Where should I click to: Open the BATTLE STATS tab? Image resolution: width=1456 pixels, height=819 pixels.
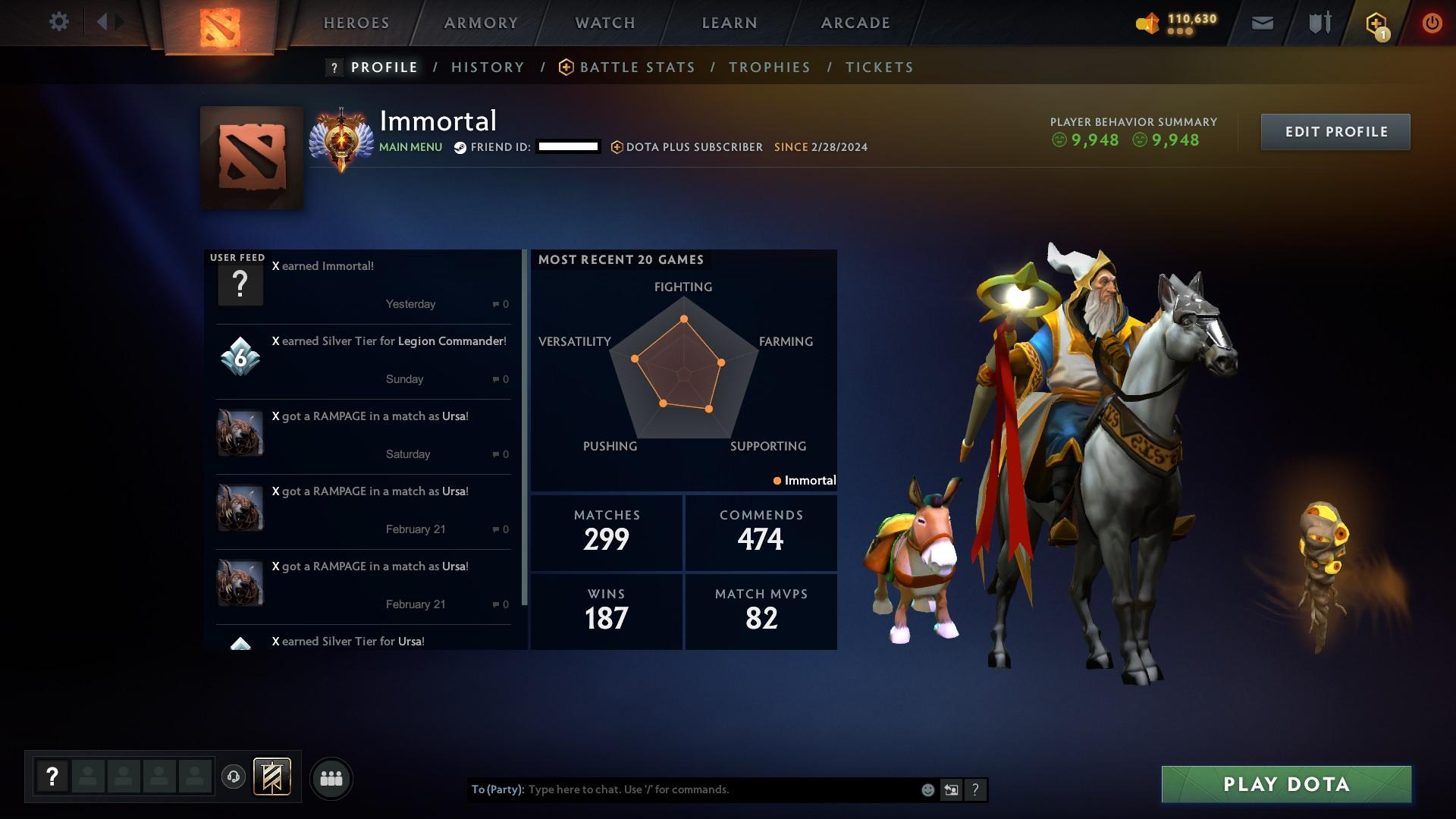[637, 67]
